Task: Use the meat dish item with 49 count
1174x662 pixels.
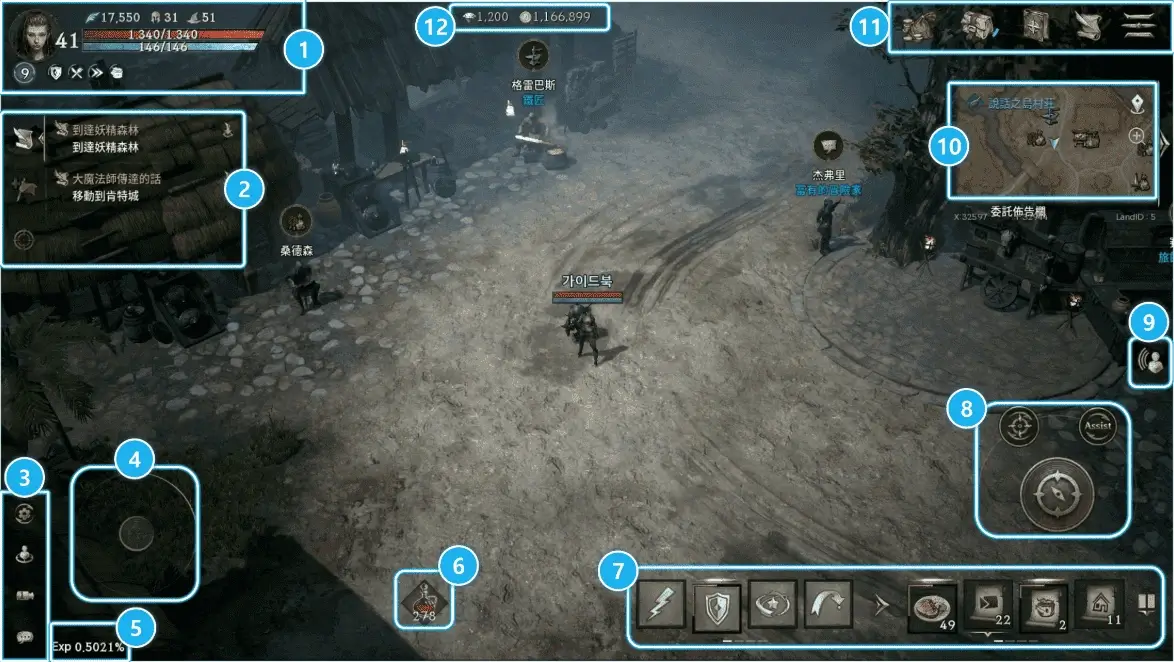Action: 932,605
